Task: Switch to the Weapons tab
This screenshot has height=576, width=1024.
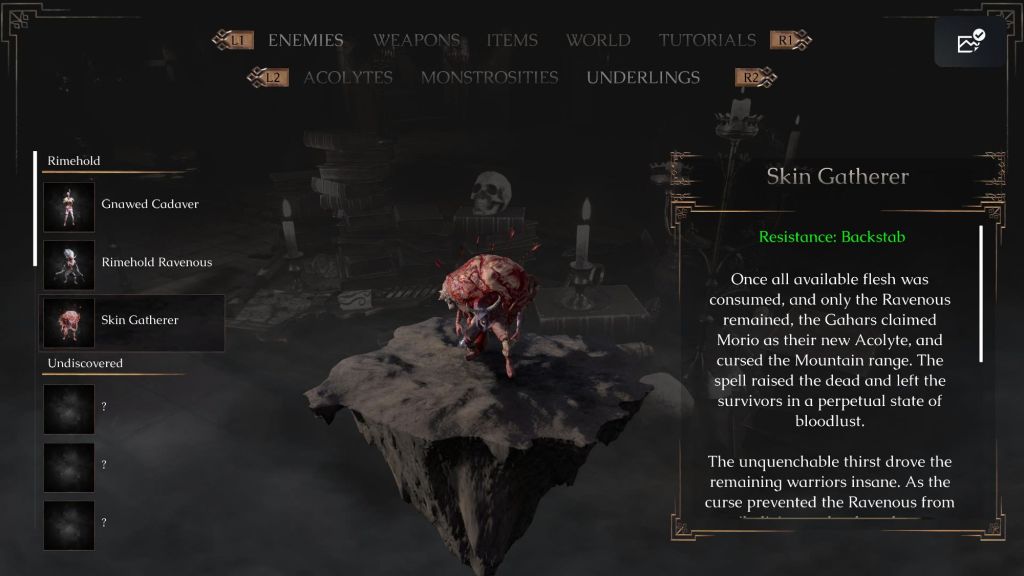Action: pyautogui.click(x=416, y=41)
